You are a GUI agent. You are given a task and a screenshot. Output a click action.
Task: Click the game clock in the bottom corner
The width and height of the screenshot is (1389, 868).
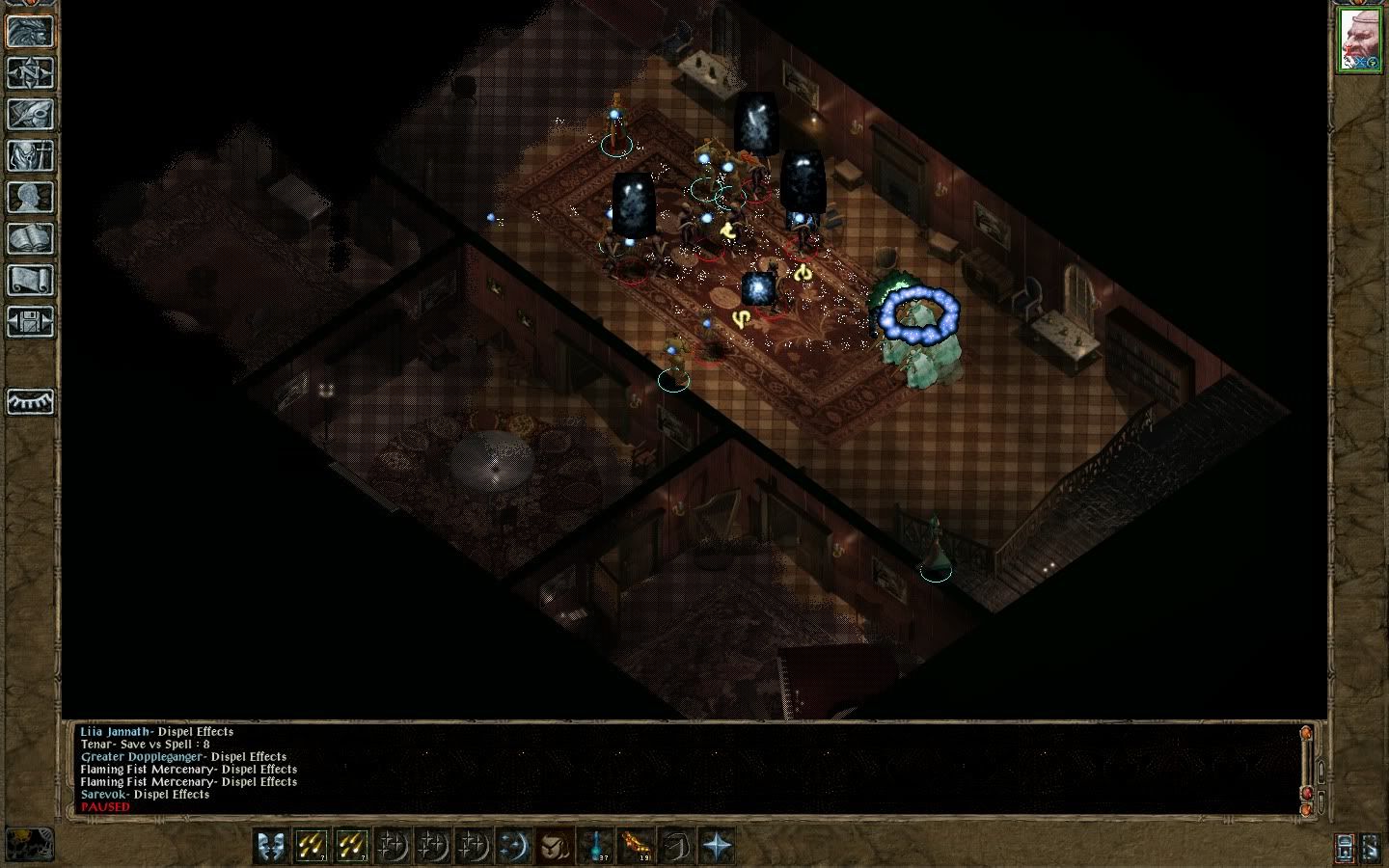[x=29, y=845]
